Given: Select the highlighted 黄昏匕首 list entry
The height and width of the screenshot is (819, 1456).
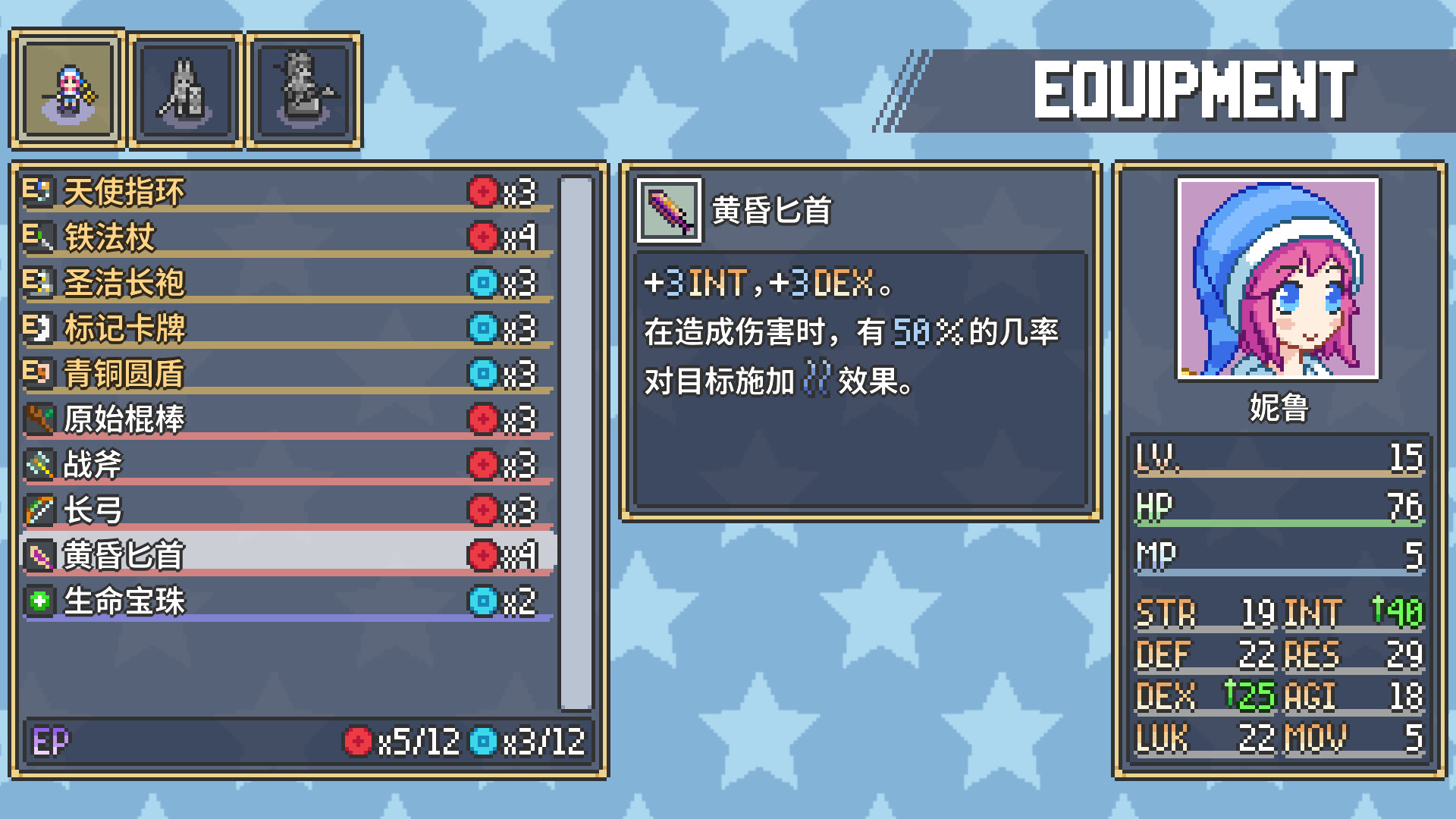Looking at the screenshot, I should click(288, 556).
